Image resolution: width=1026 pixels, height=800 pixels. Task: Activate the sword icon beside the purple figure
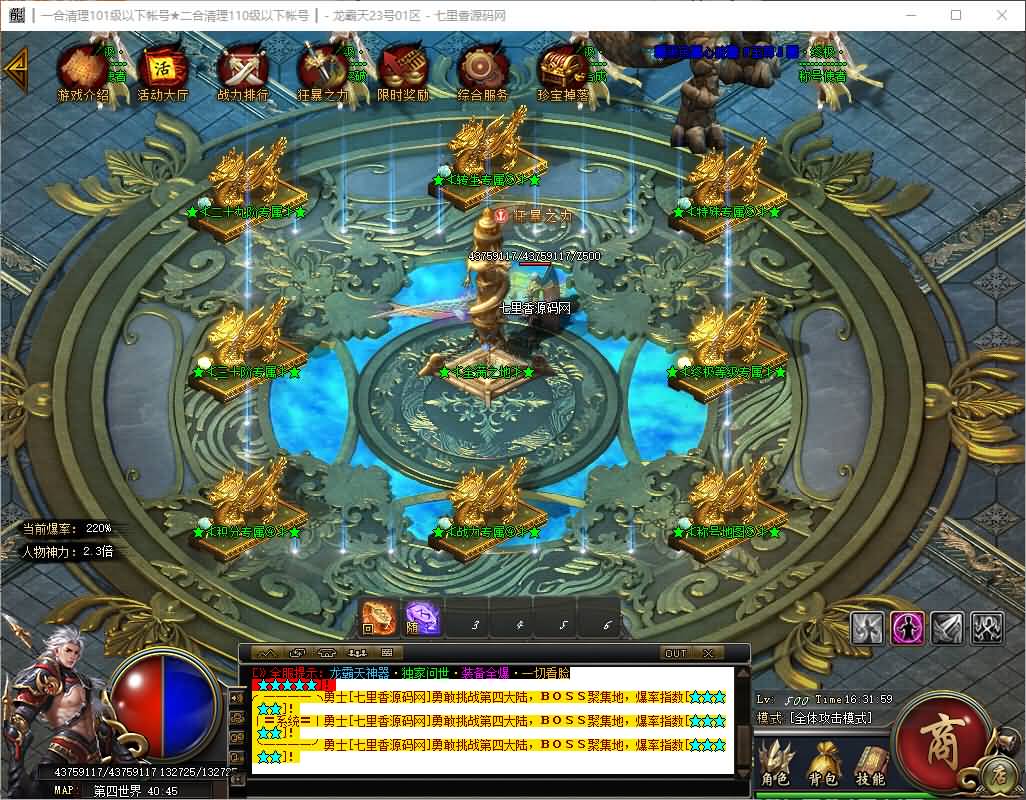pos(947,627)
